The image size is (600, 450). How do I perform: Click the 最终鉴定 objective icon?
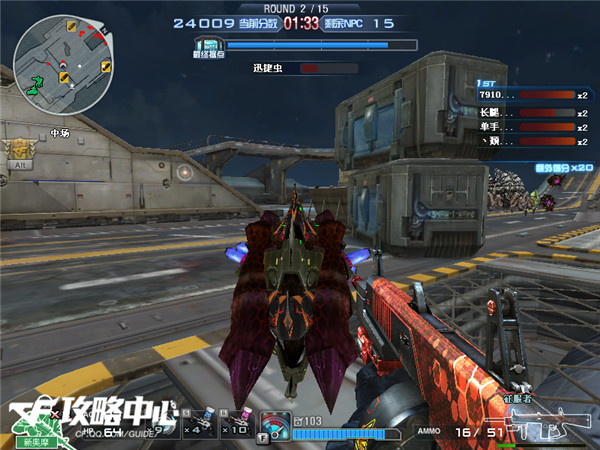[209, 46]
